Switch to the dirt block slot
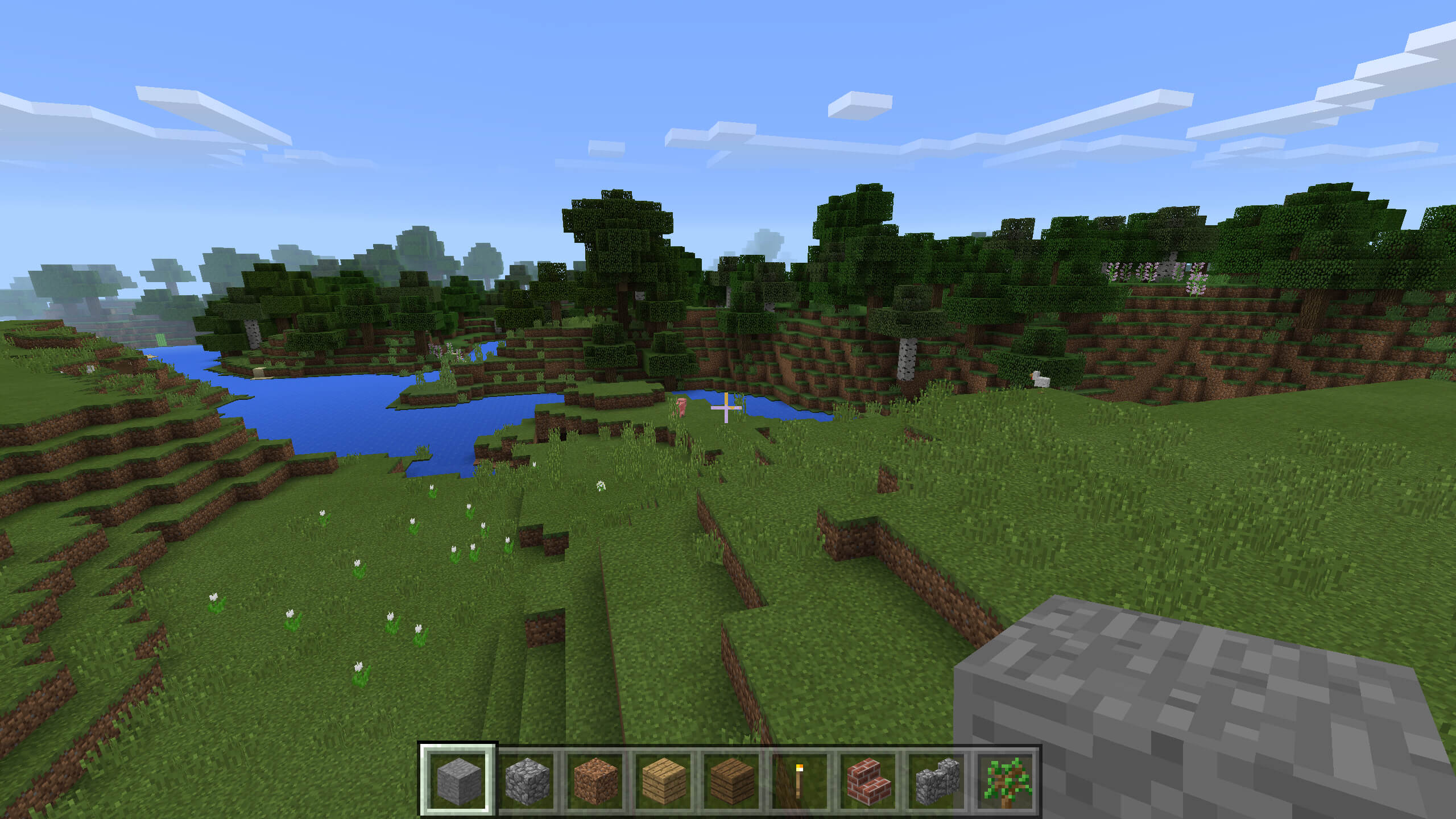Viewport: 1456px width, 819px height. pyautogui.click(x=595, y=780)
